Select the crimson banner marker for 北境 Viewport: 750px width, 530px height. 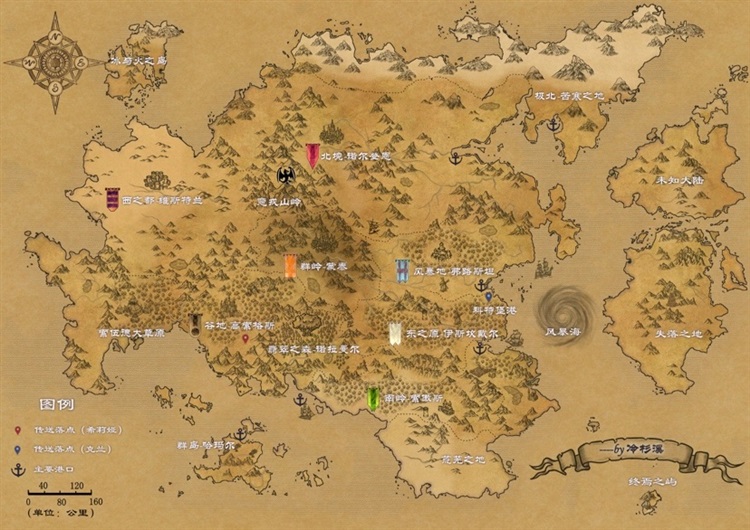[313, 155]
